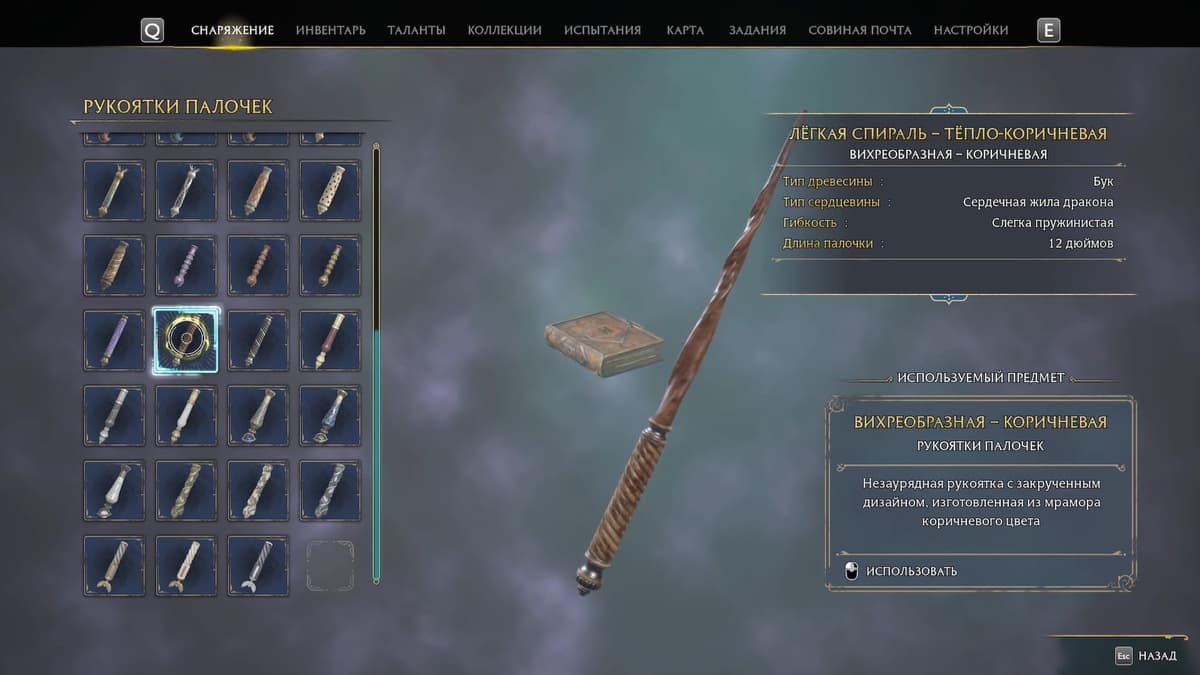Switch to the ИНВЕНТАРЬ tab
The image size is (1200, 675).
coord(330,30)
